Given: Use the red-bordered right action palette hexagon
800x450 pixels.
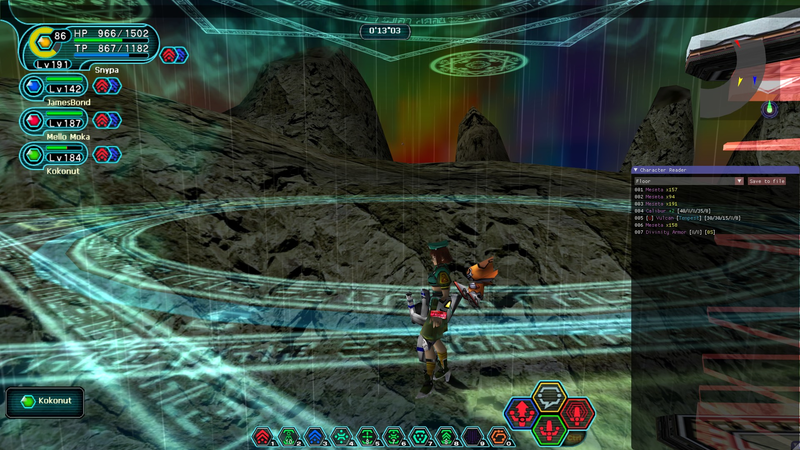Looking at the screenshot, I should coord(577,412).
